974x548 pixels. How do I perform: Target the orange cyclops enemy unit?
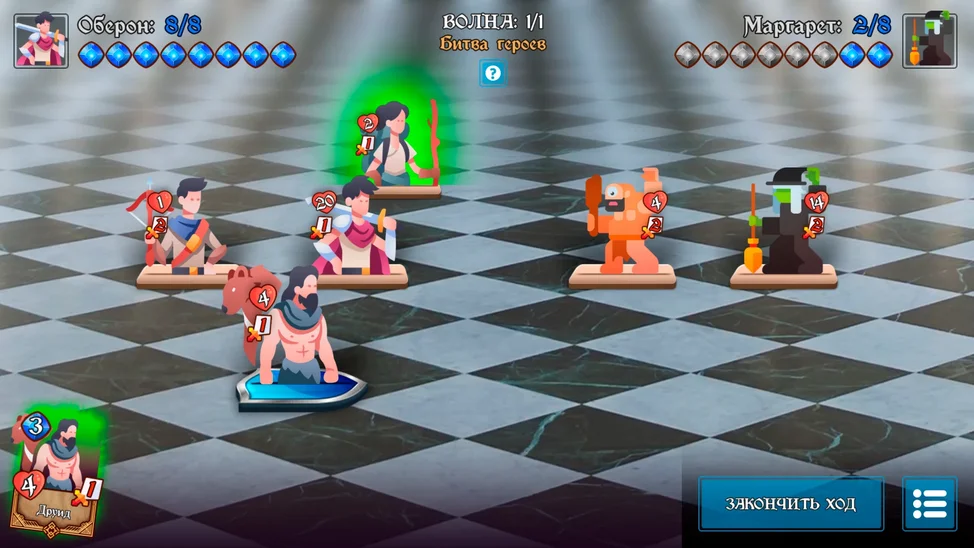624,225
